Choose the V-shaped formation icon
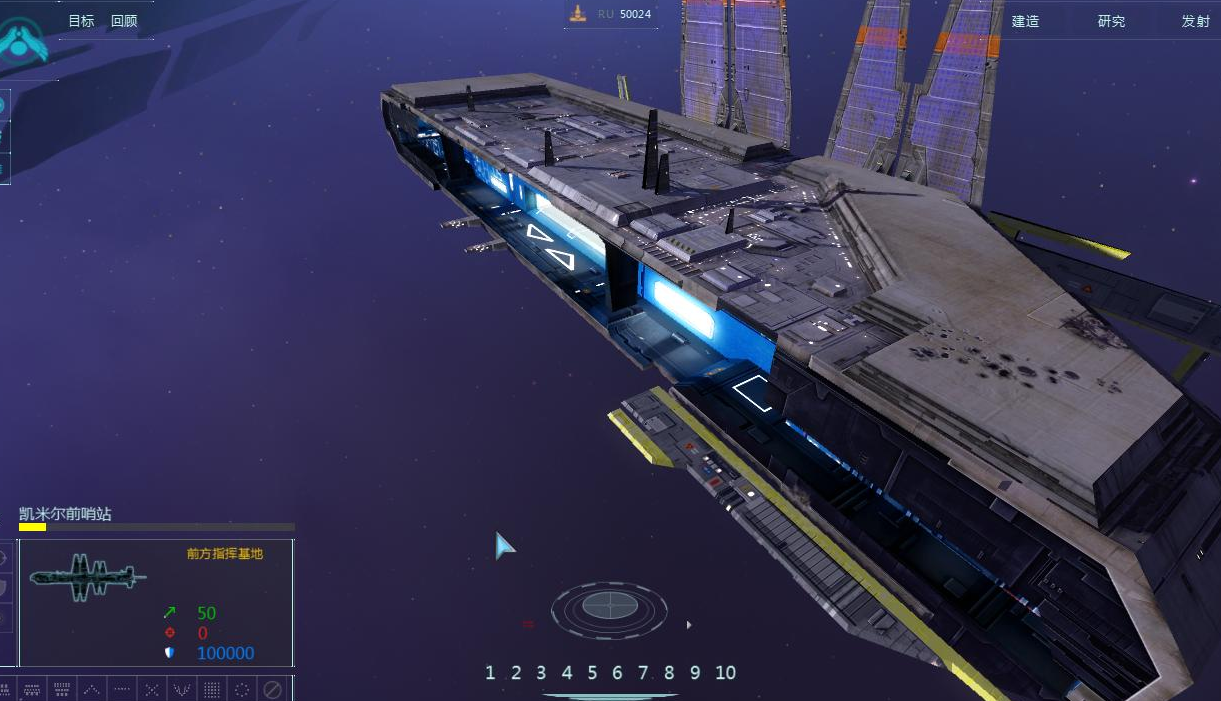The image size is (1221, 701). 182,689
